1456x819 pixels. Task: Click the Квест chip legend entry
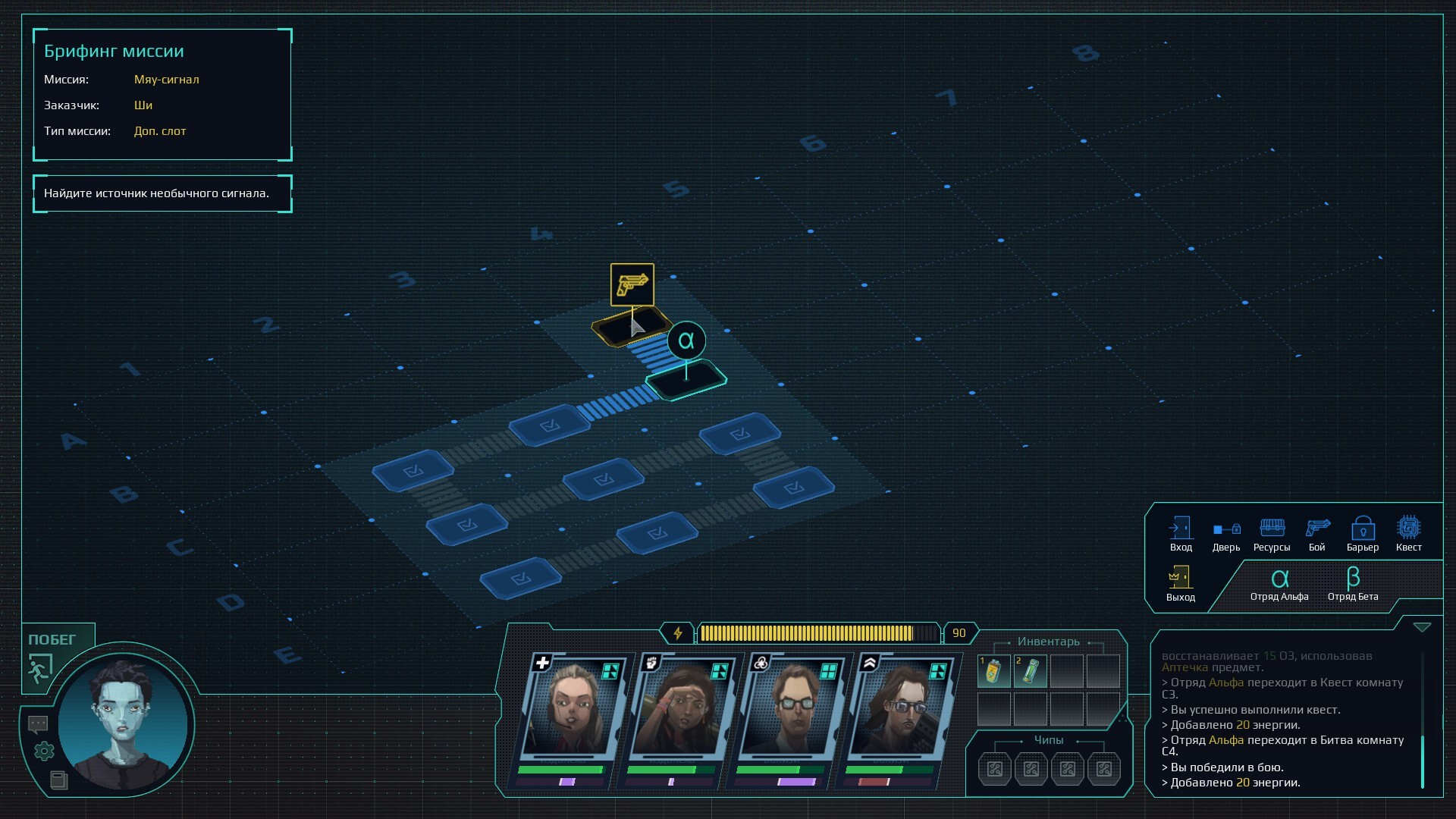[x=1408, y=534]
